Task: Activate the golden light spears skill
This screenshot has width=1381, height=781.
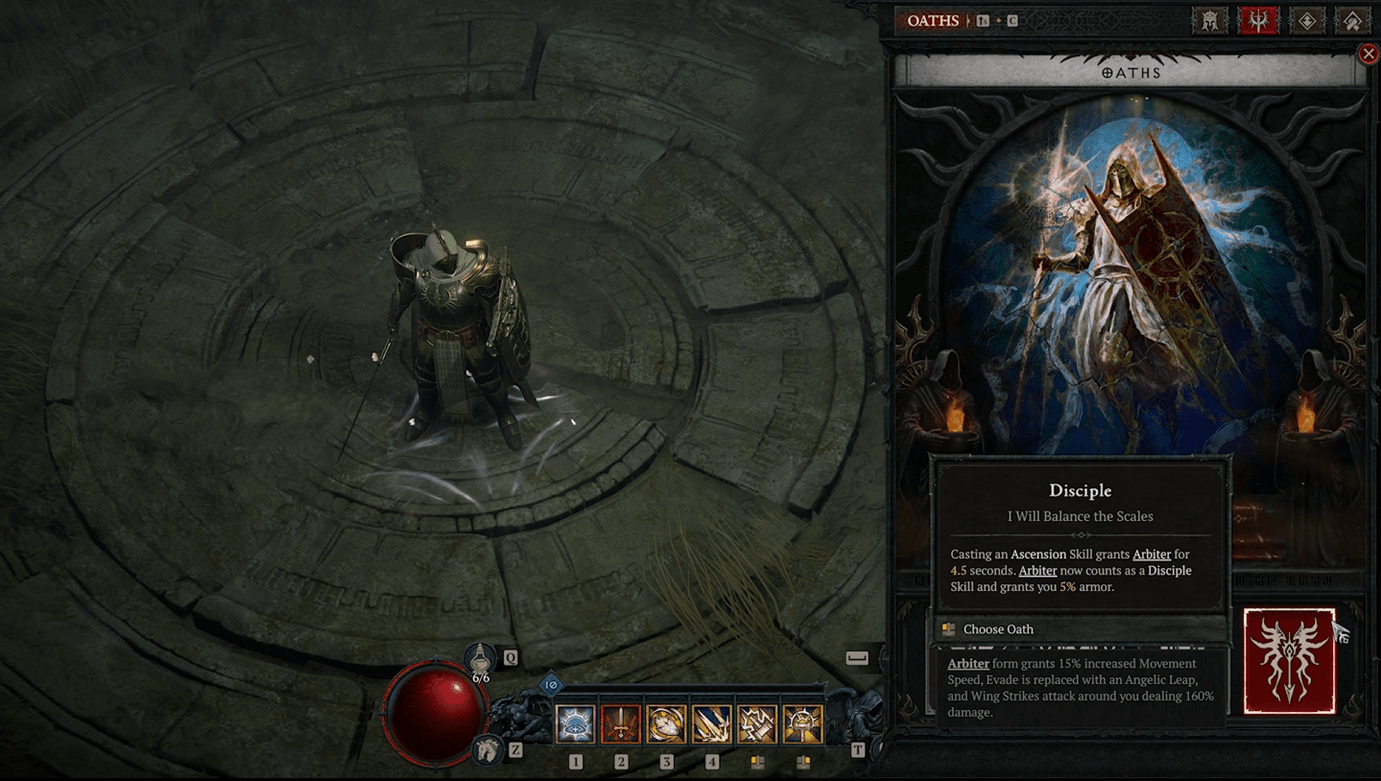Action: (x=712, y=725)
